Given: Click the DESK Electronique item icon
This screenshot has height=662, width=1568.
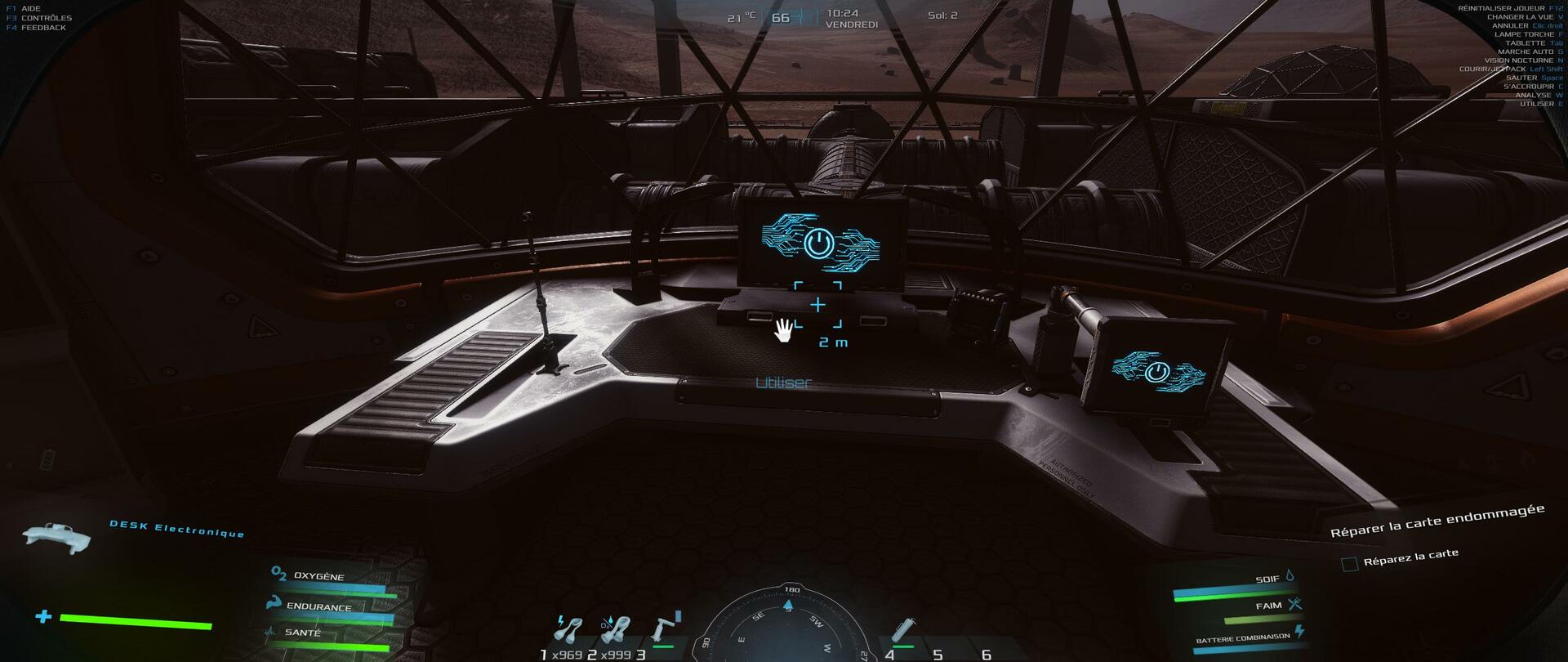Looking at the screenshot, I should pyautogui.click(x=57, y=536).
